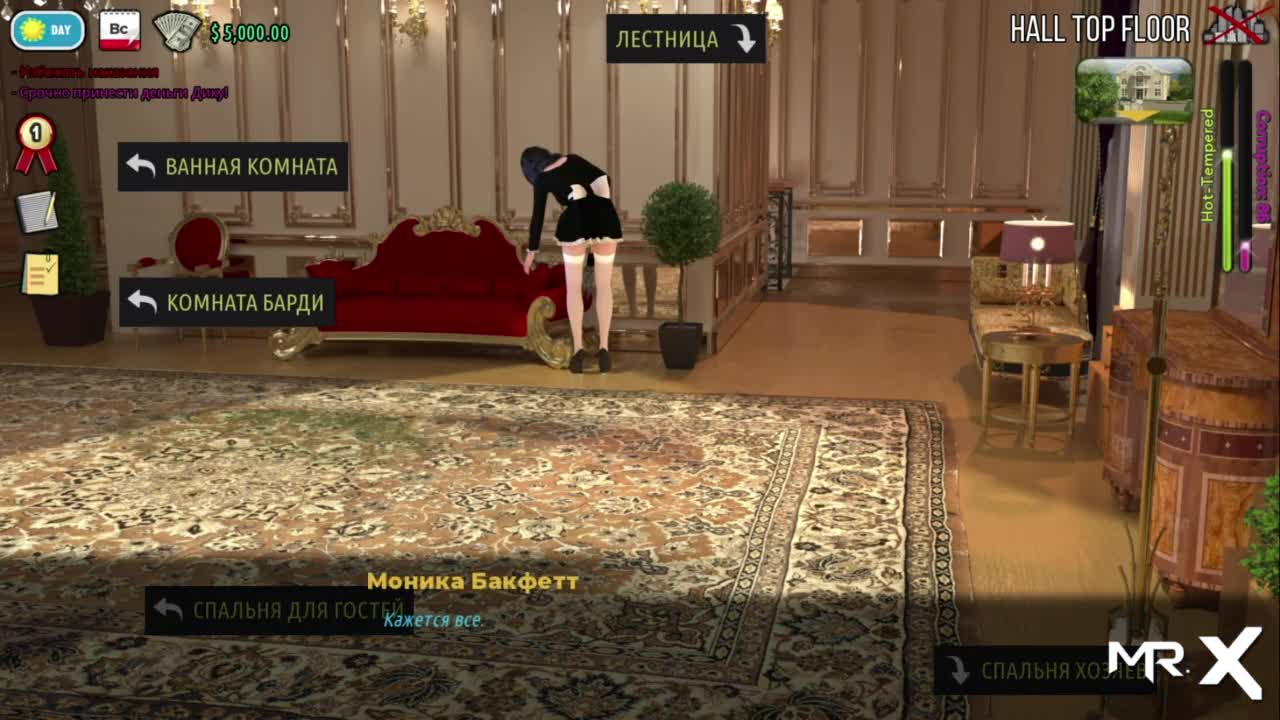Open the yellow task checklist icon
The height and width of the screenshot is (720, 1280).
40,273
